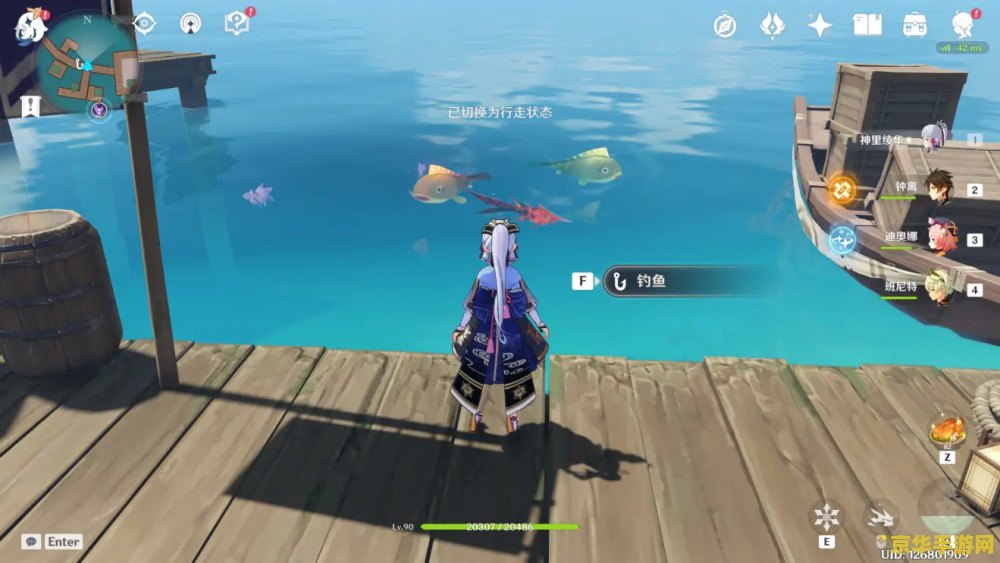
Task: Open the character head profile icon
Action: pos(962,24)
